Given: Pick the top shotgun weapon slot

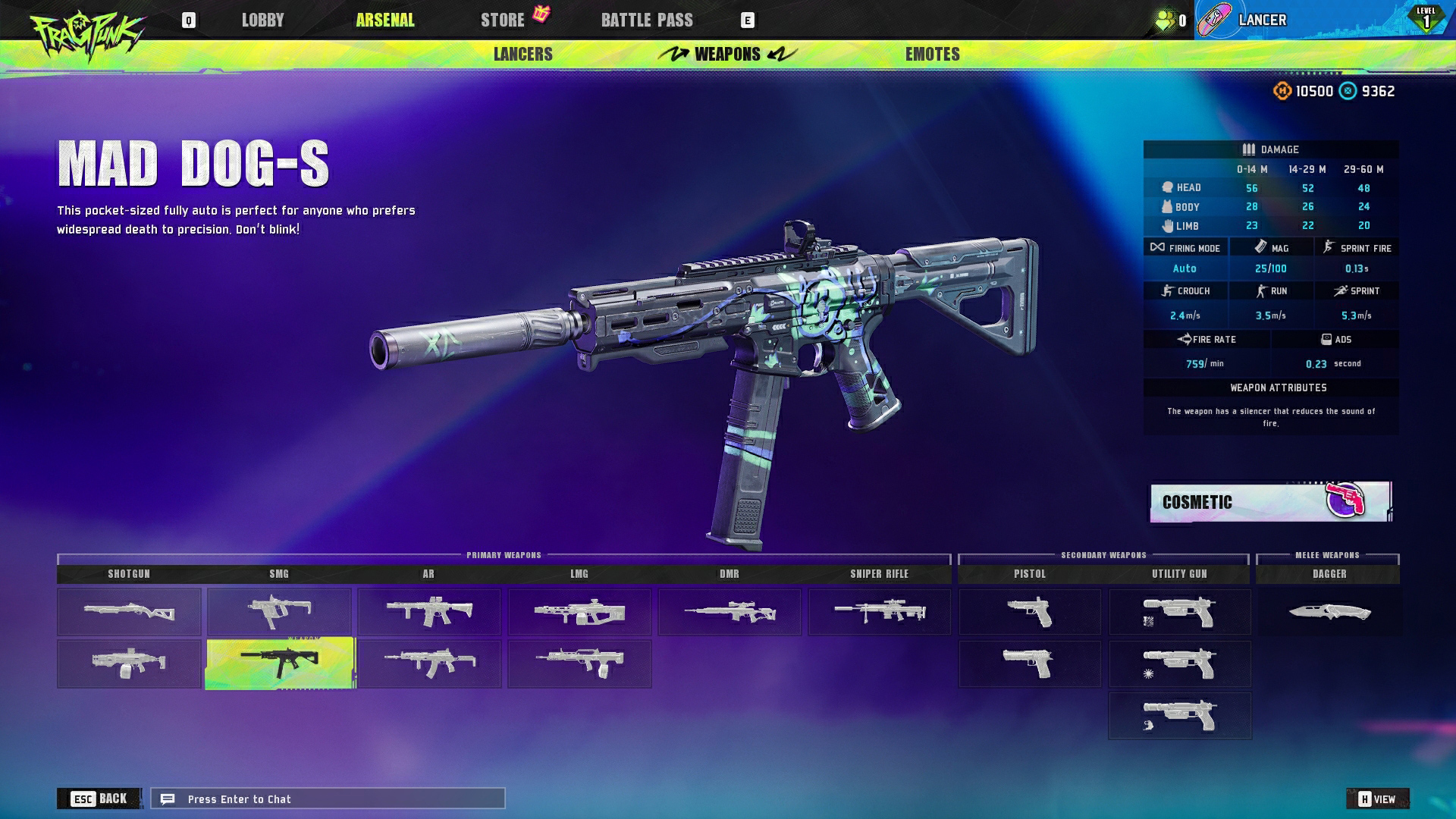Looking at the screenshot, I should point(129,611).
